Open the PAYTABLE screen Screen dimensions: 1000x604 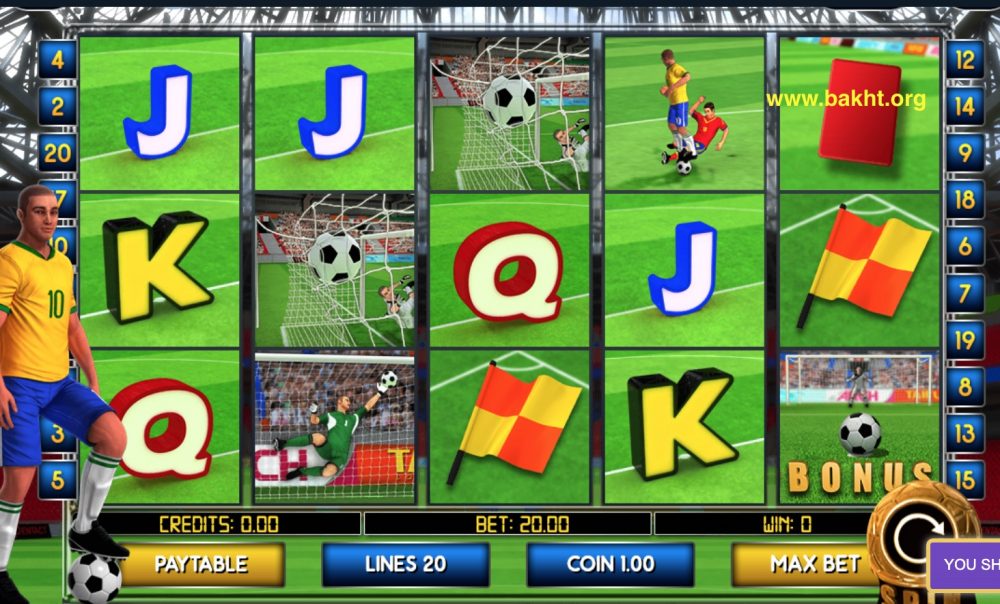click(200, 564)
